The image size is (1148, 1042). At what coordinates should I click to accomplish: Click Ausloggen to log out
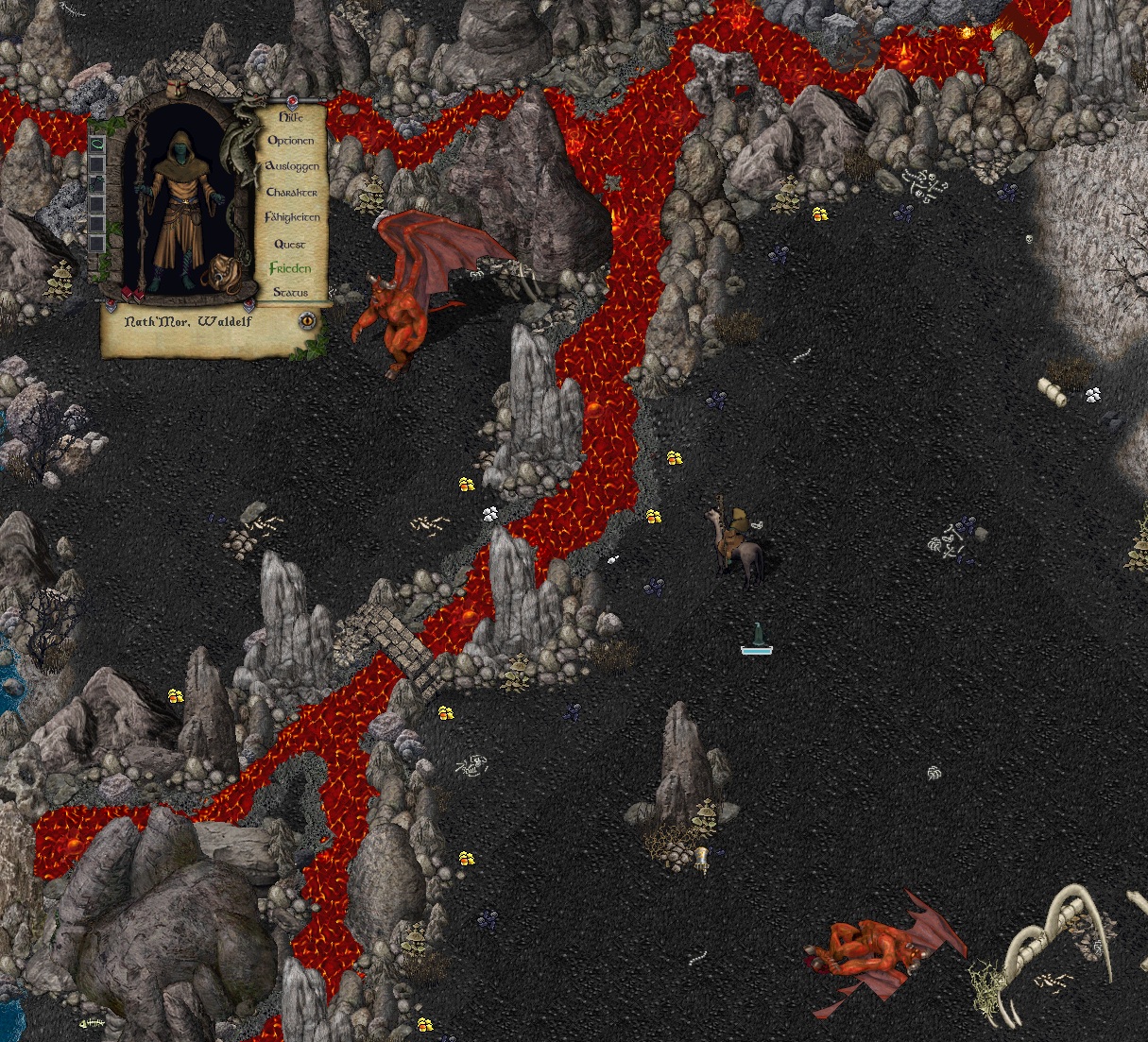(292, 166)
